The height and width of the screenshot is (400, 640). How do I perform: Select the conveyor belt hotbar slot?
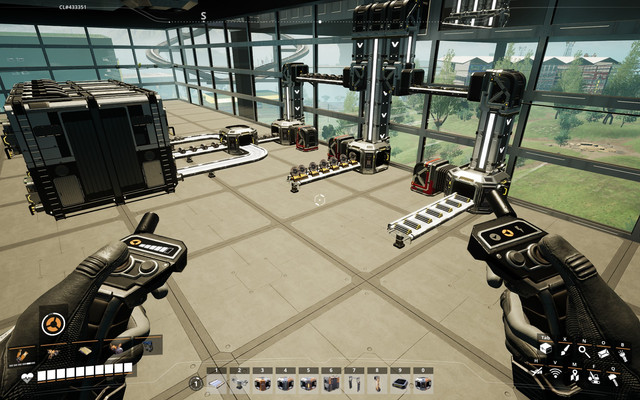tap(218, 382)
